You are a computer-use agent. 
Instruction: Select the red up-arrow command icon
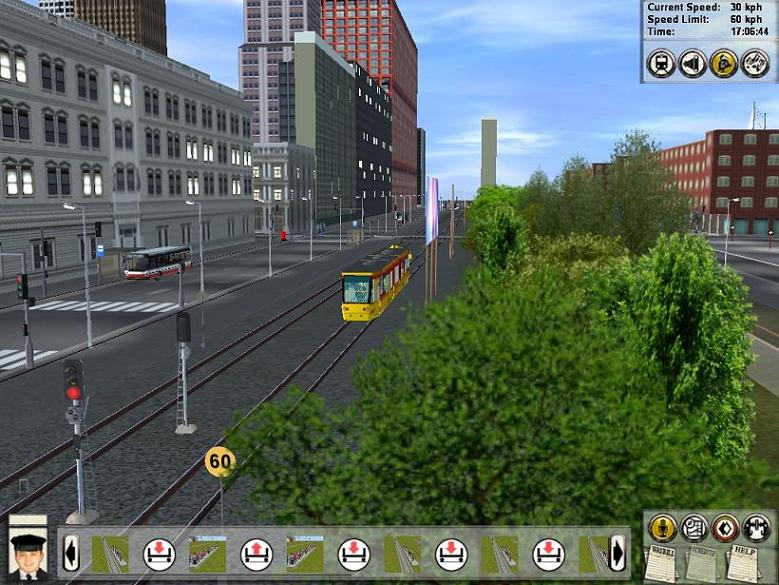pyautogui.click(x=256, y=553)
